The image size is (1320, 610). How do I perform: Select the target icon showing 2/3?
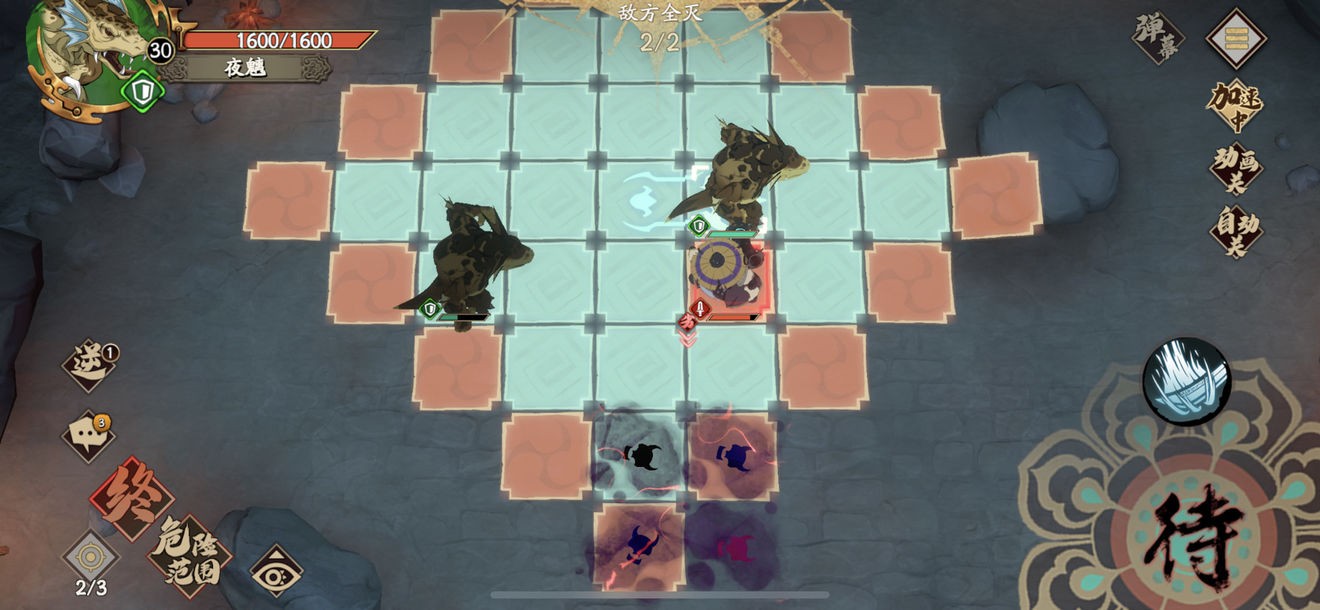point(91,557)
